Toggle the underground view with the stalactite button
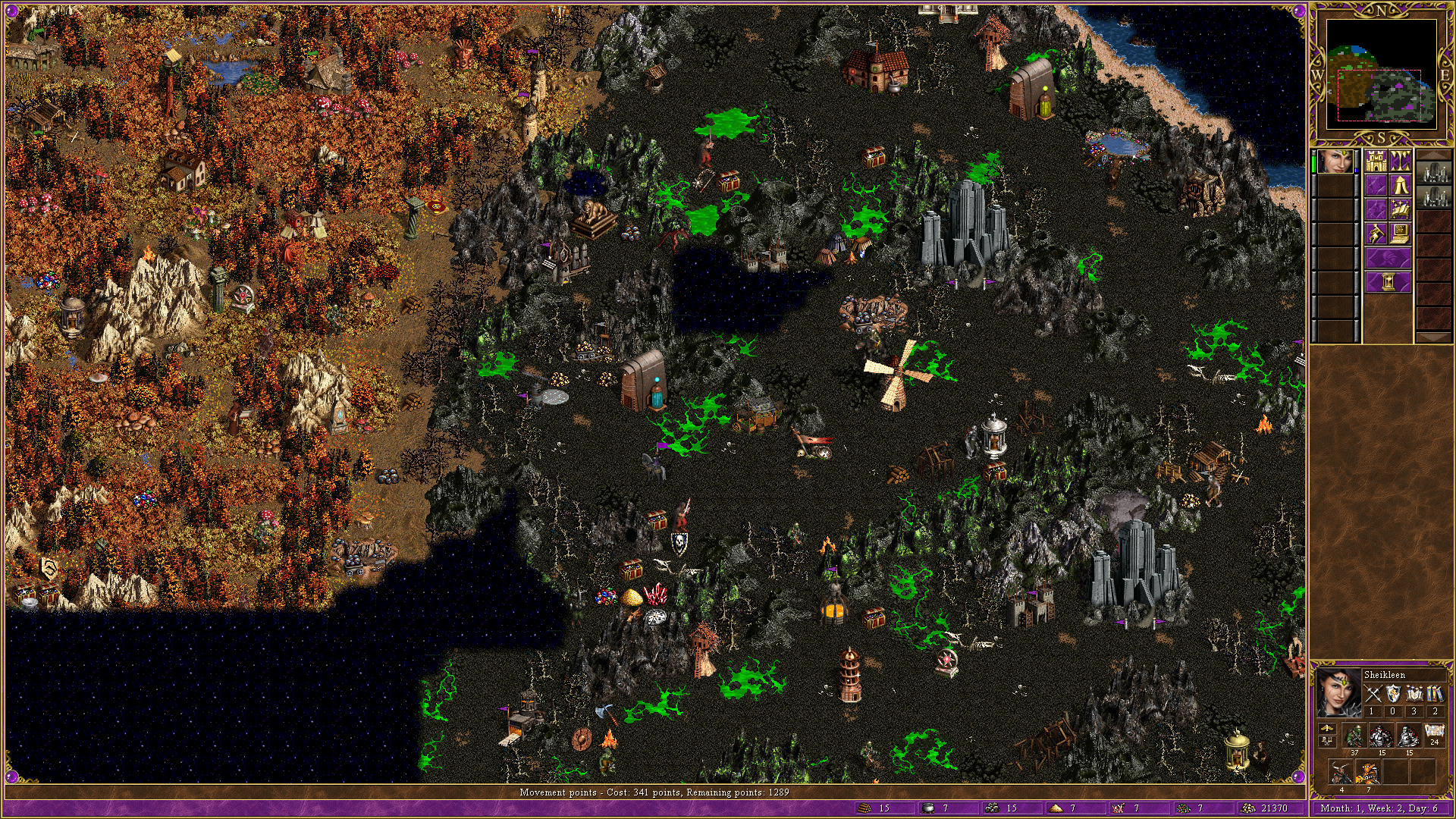 pyautogui.click(x=1400, y=162)
